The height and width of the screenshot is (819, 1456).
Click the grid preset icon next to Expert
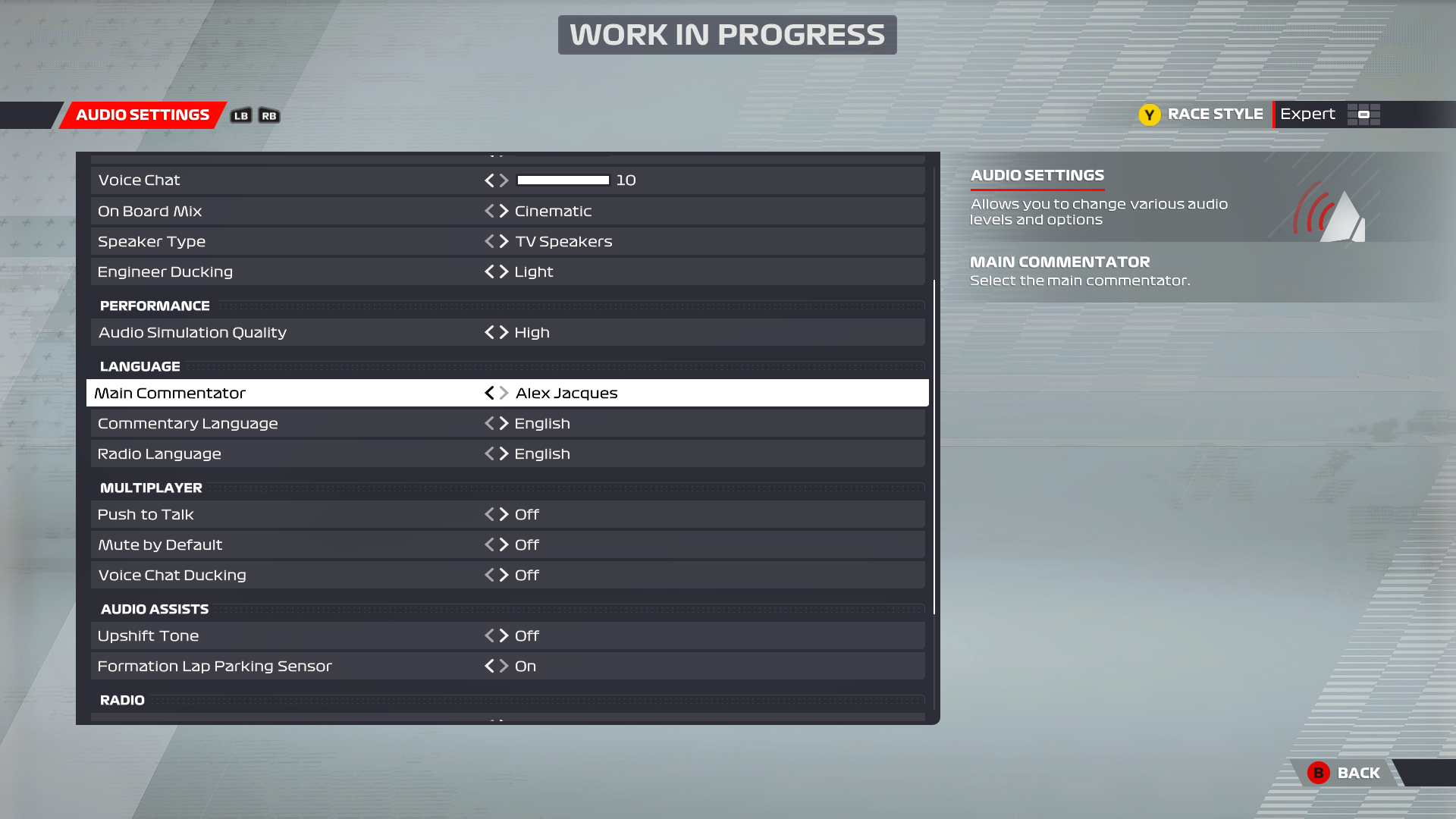[1362, 115]
